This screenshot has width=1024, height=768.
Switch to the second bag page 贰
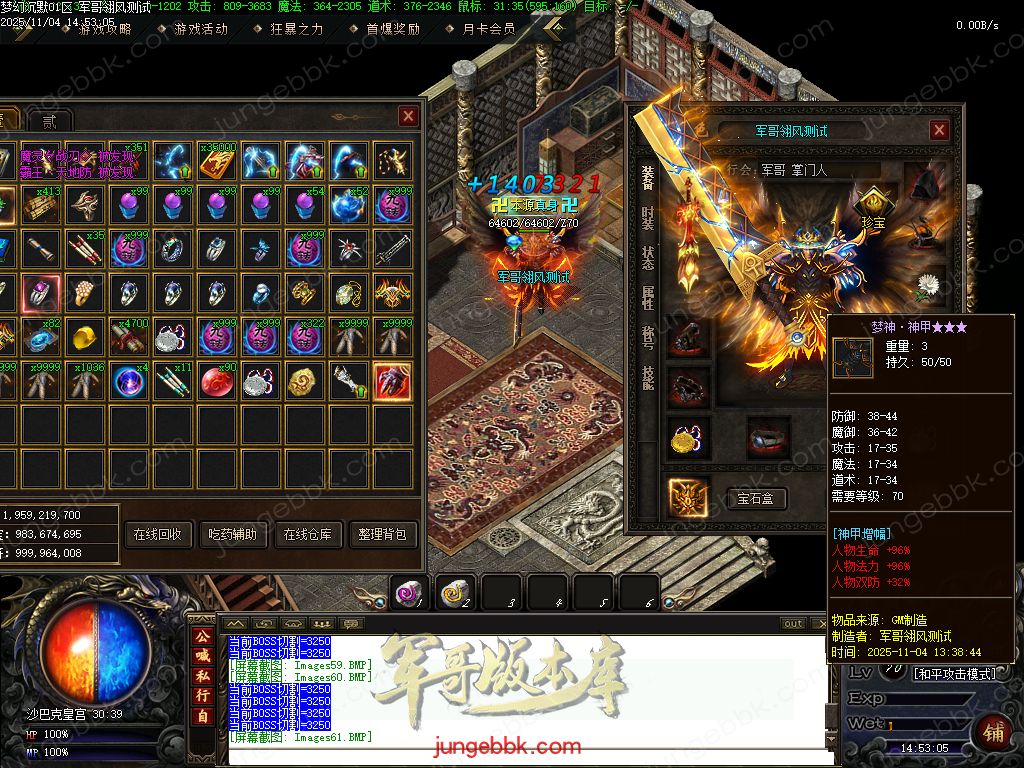tap(49, 121)
